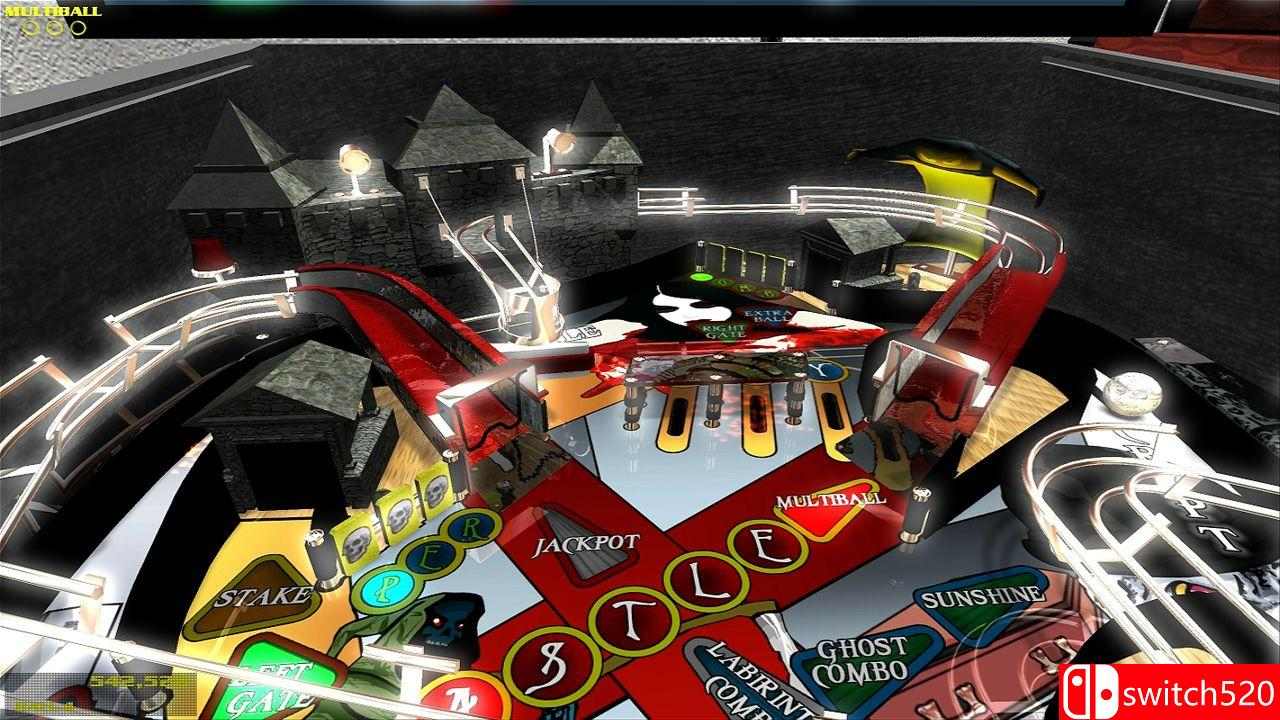This screenshot has width=1280, height=720.
Task: Toggle the green lit rollover lamp
Action: coord(701,277)
